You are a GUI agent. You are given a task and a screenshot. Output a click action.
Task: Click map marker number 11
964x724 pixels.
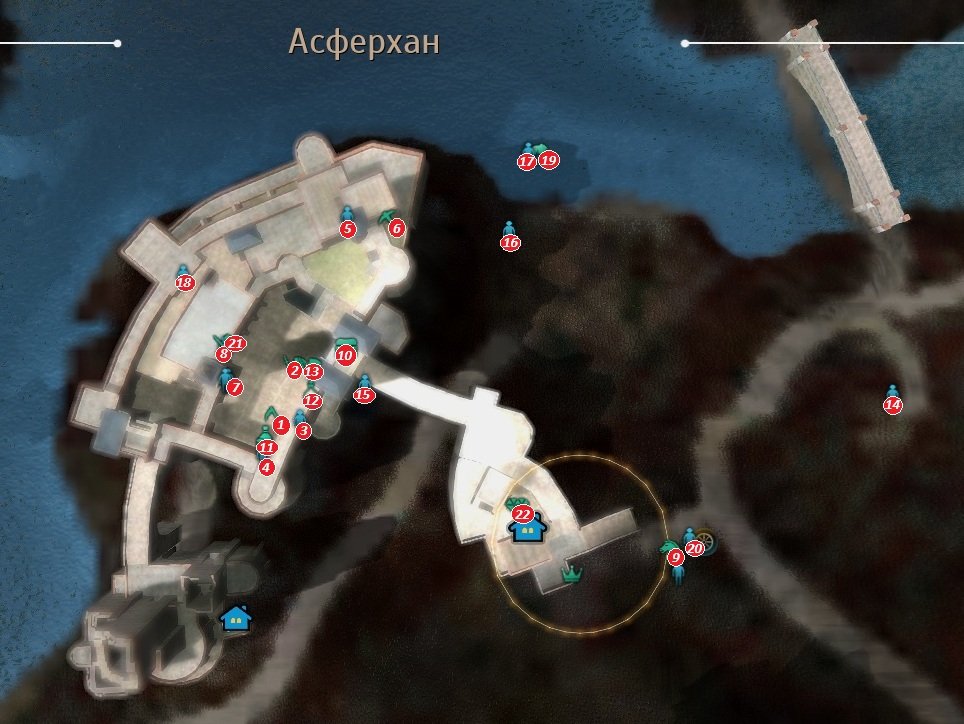(x=266, y=447)
